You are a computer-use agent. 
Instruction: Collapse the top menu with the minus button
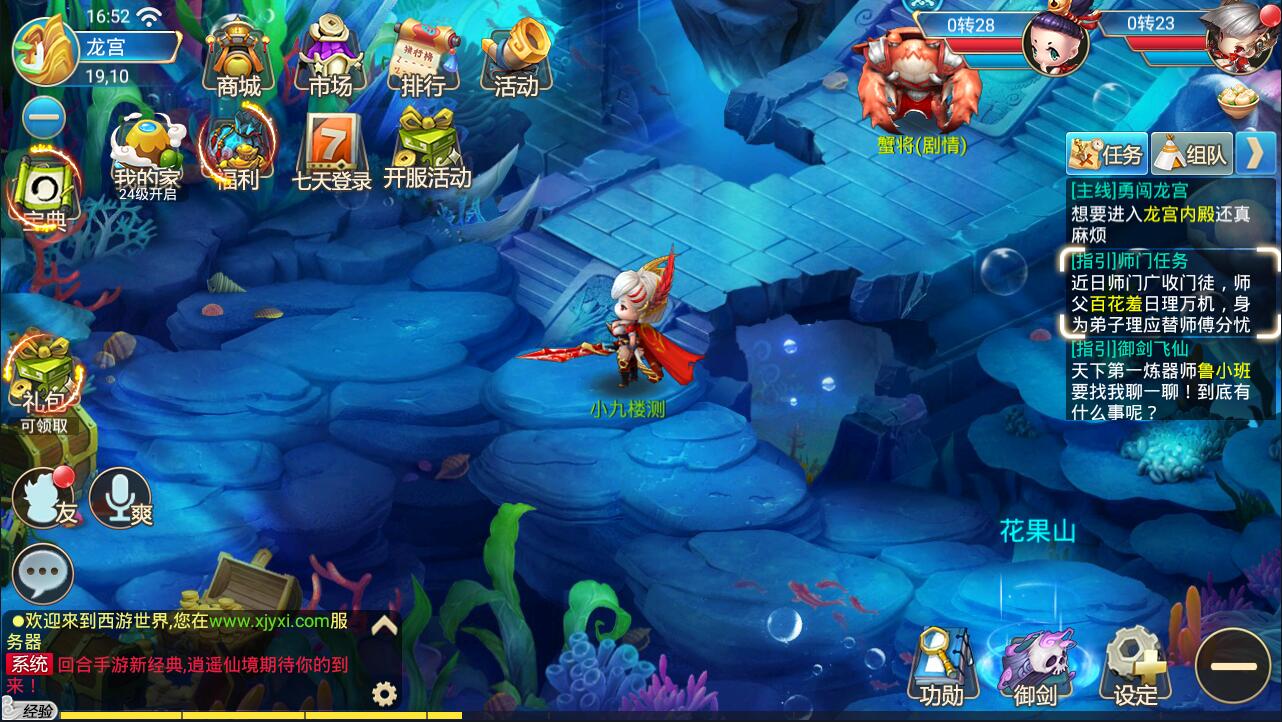(44, 117)
